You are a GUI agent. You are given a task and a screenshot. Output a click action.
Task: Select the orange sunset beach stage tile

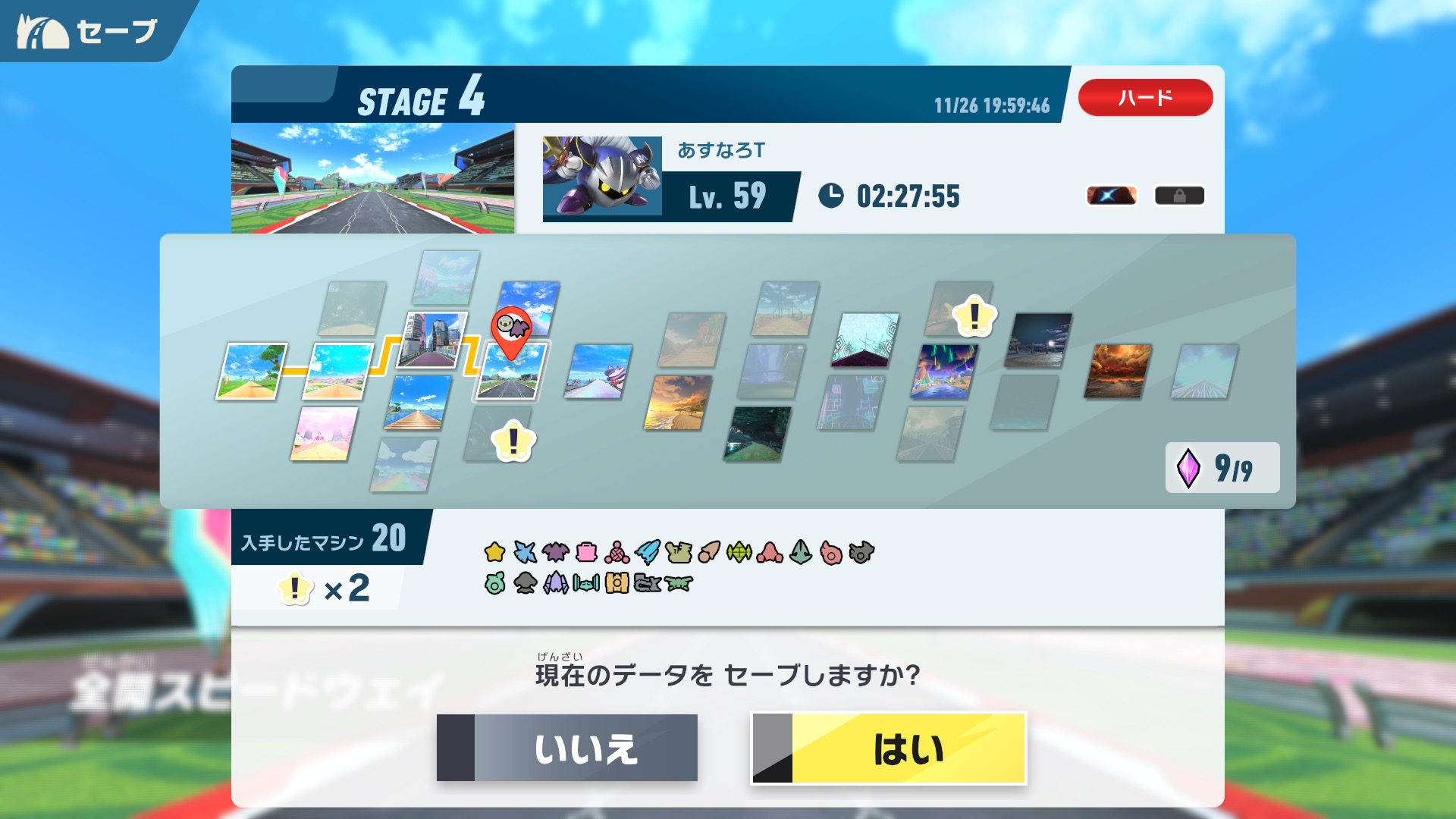(677, 402)
